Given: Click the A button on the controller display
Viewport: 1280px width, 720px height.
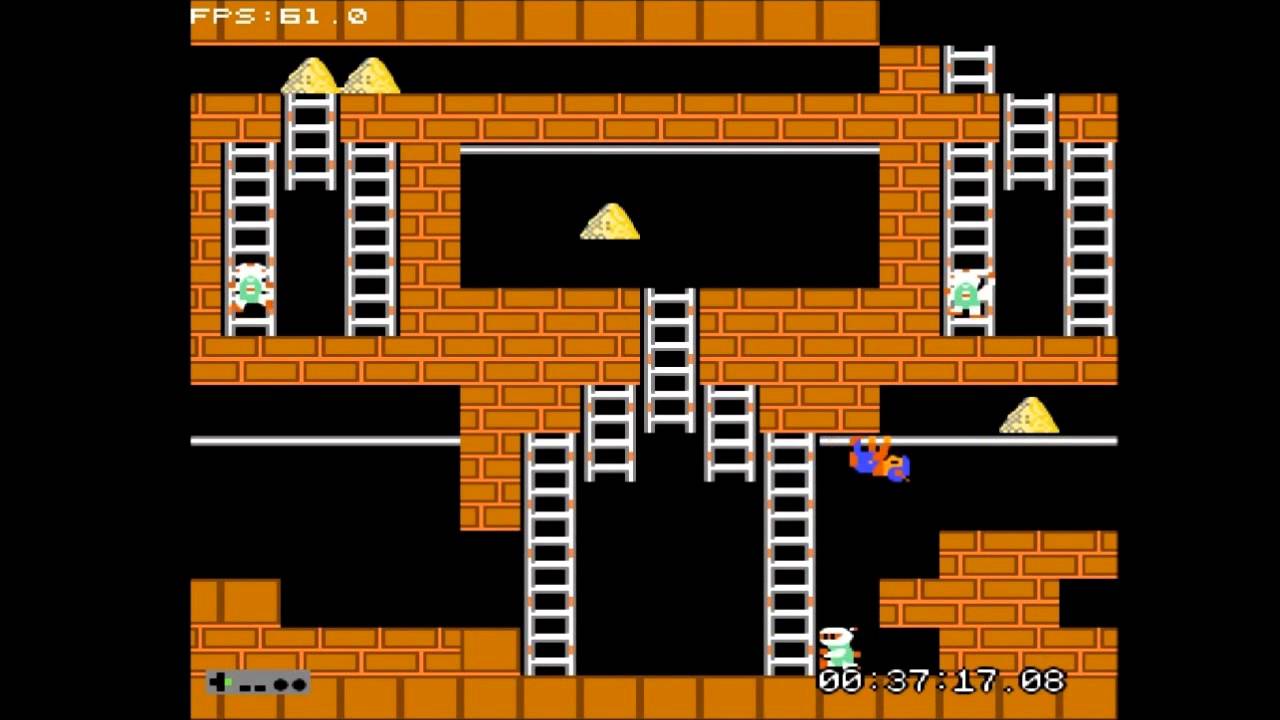Looking at the screenshot, I should point(297,684).
